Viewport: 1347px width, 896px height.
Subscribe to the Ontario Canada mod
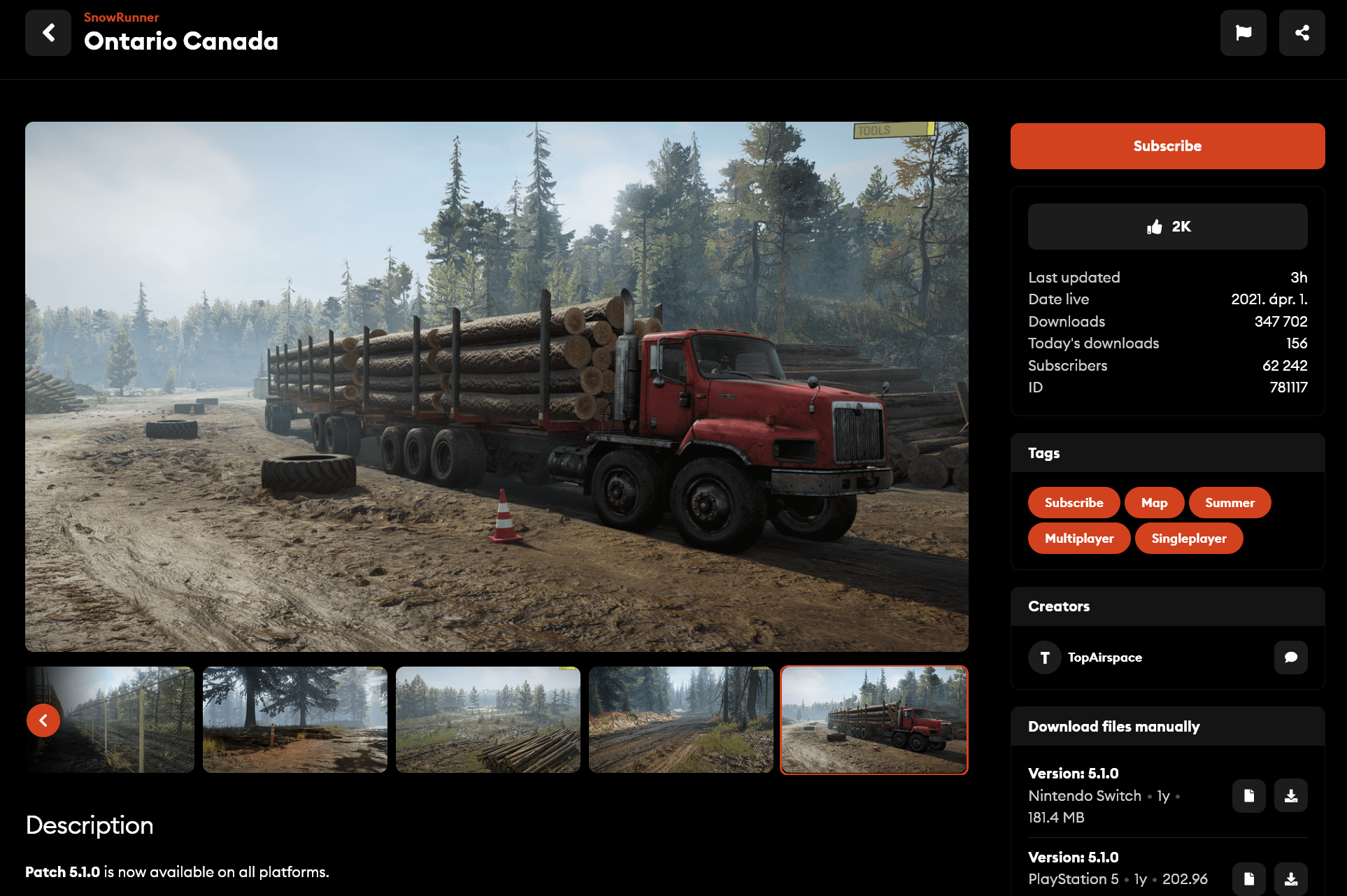(x=1167, y=146)
